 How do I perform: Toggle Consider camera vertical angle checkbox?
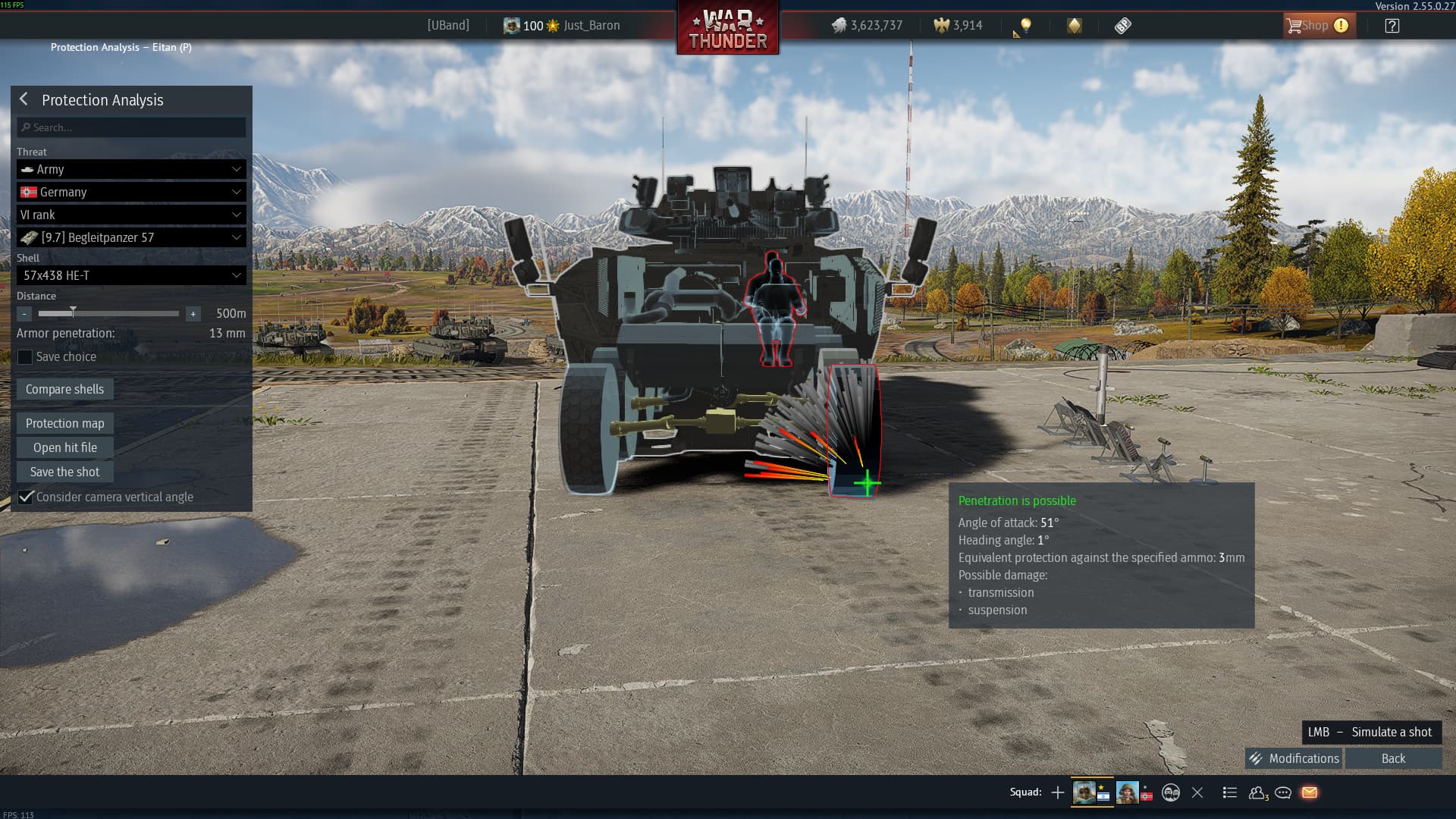(x=26, y=497)
